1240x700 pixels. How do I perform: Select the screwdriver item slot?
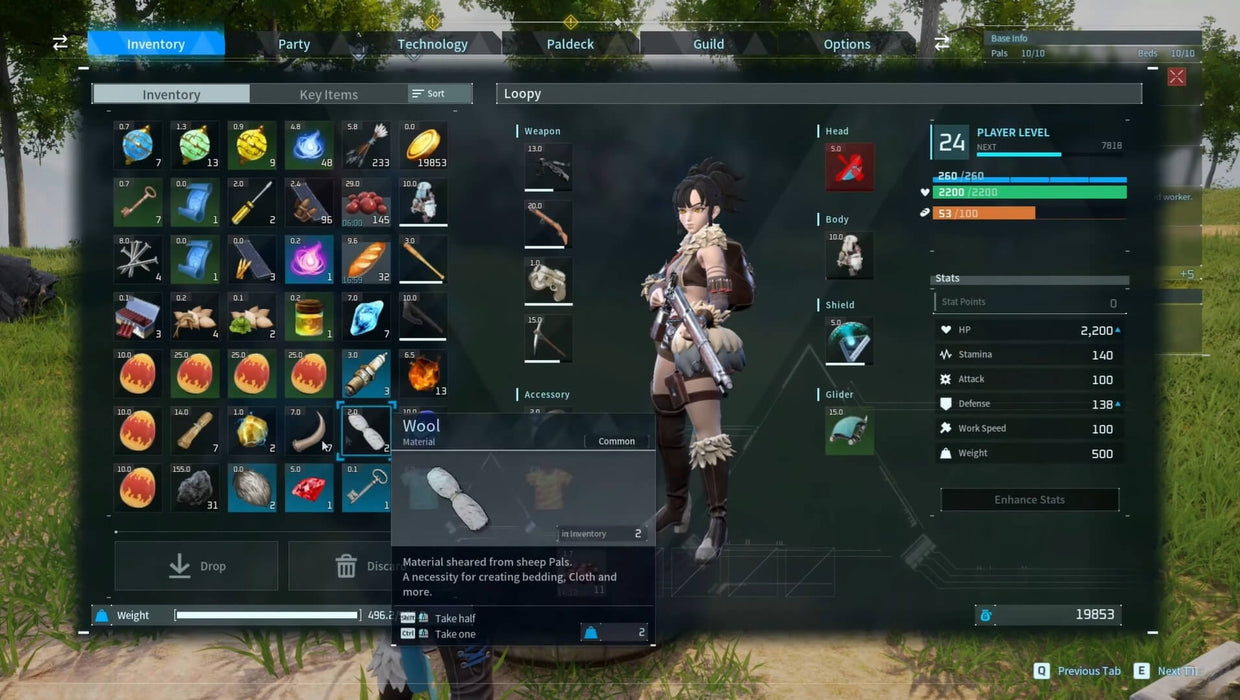coord(251,203)
